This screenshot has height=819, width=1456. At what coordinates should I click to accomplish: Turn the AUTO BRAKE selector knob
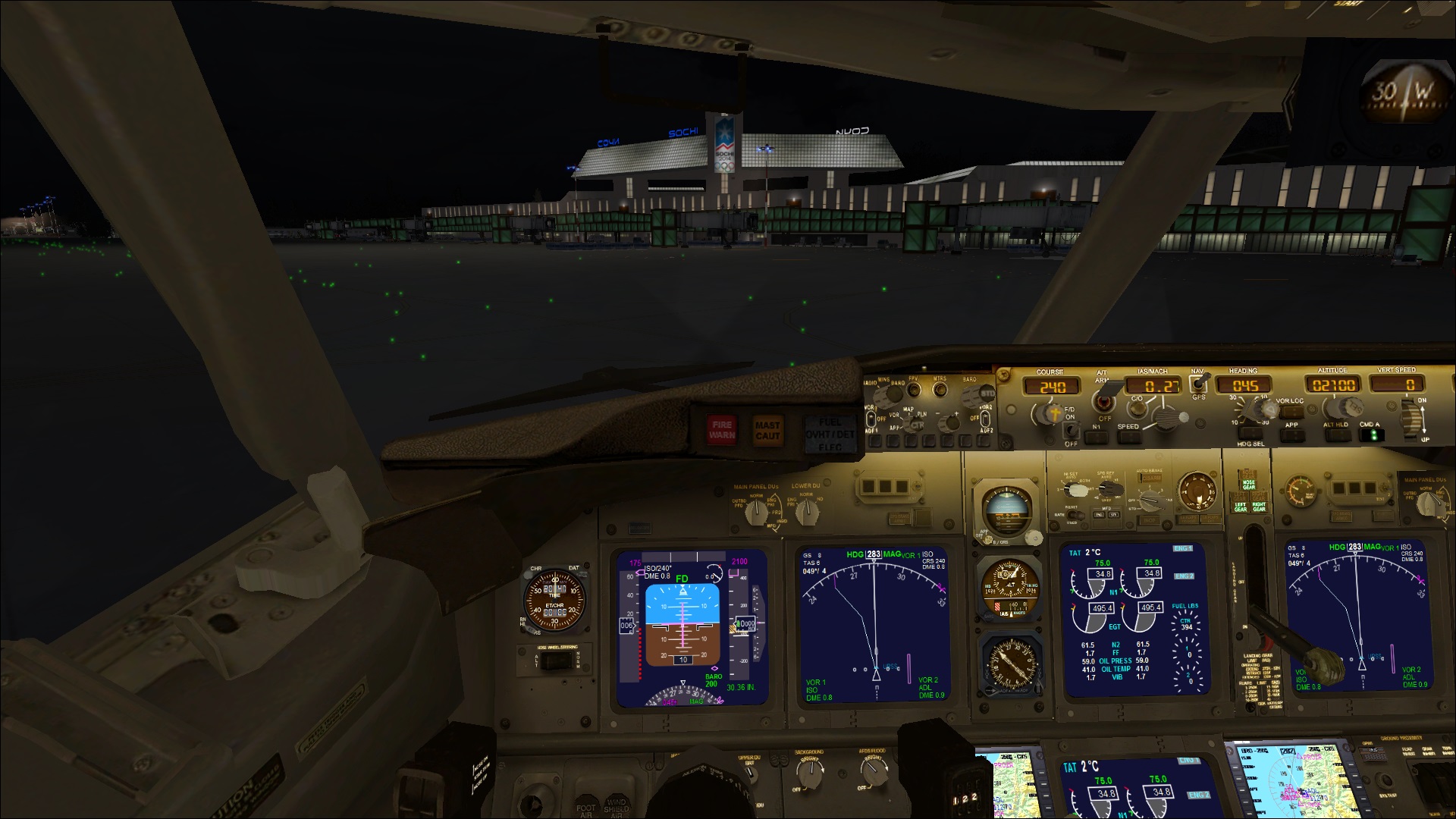1151,500
